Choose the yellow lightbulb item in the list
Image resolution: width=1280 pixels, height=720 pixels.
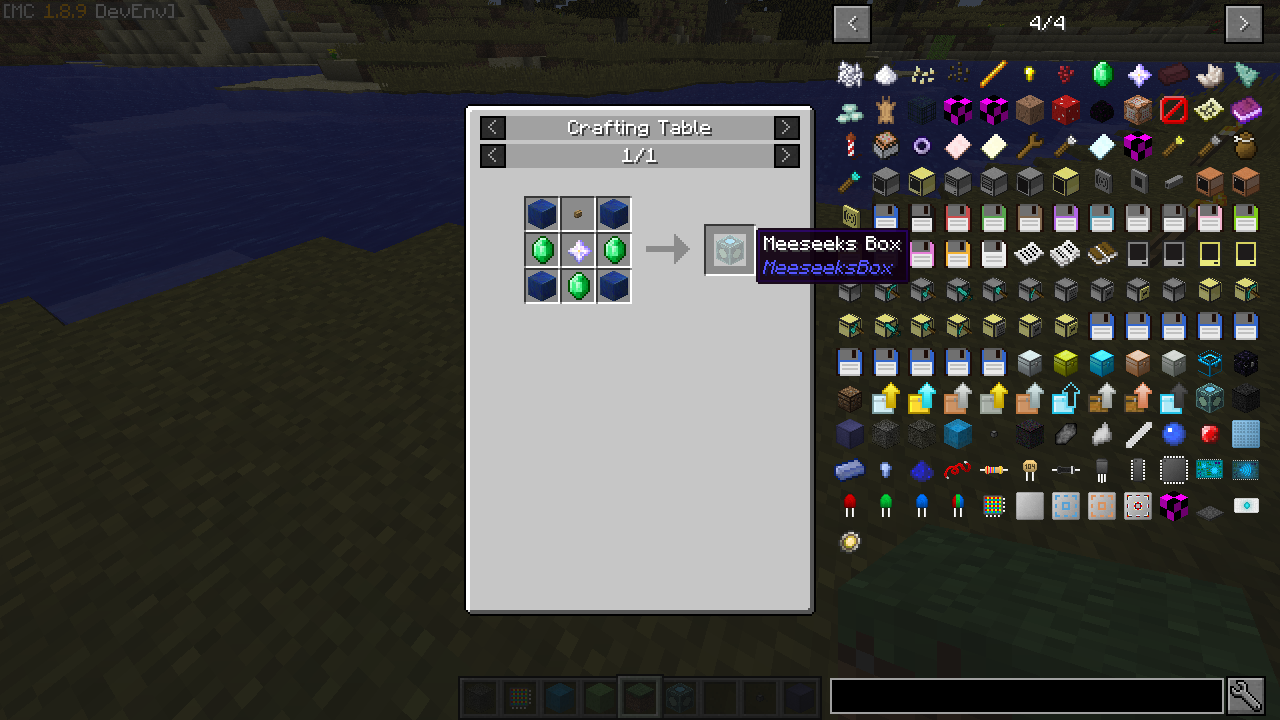pyautogui.click(x=1029, y=74)
